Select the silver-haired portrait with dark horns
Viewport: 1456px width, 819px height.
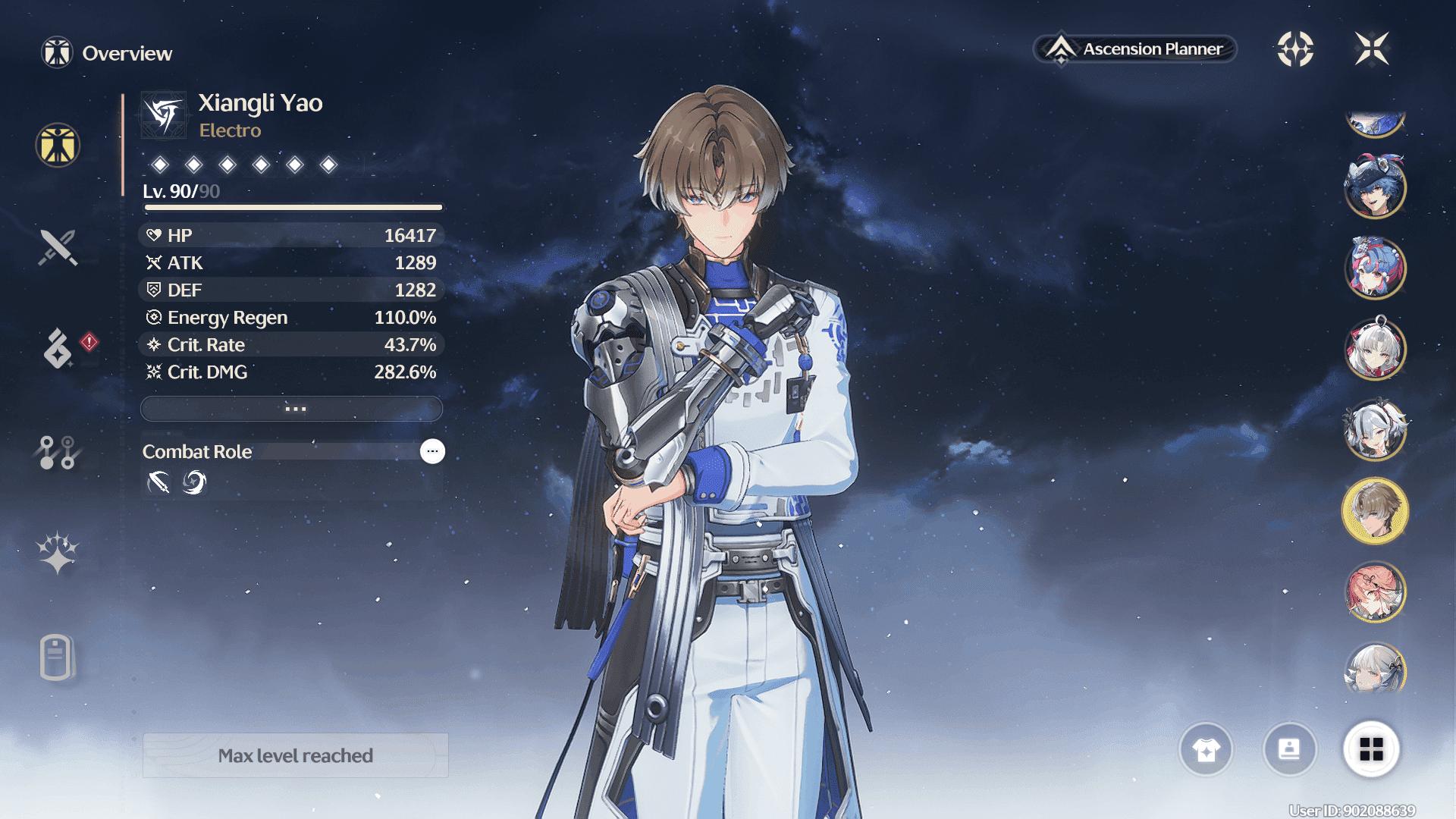[1375, 430]
